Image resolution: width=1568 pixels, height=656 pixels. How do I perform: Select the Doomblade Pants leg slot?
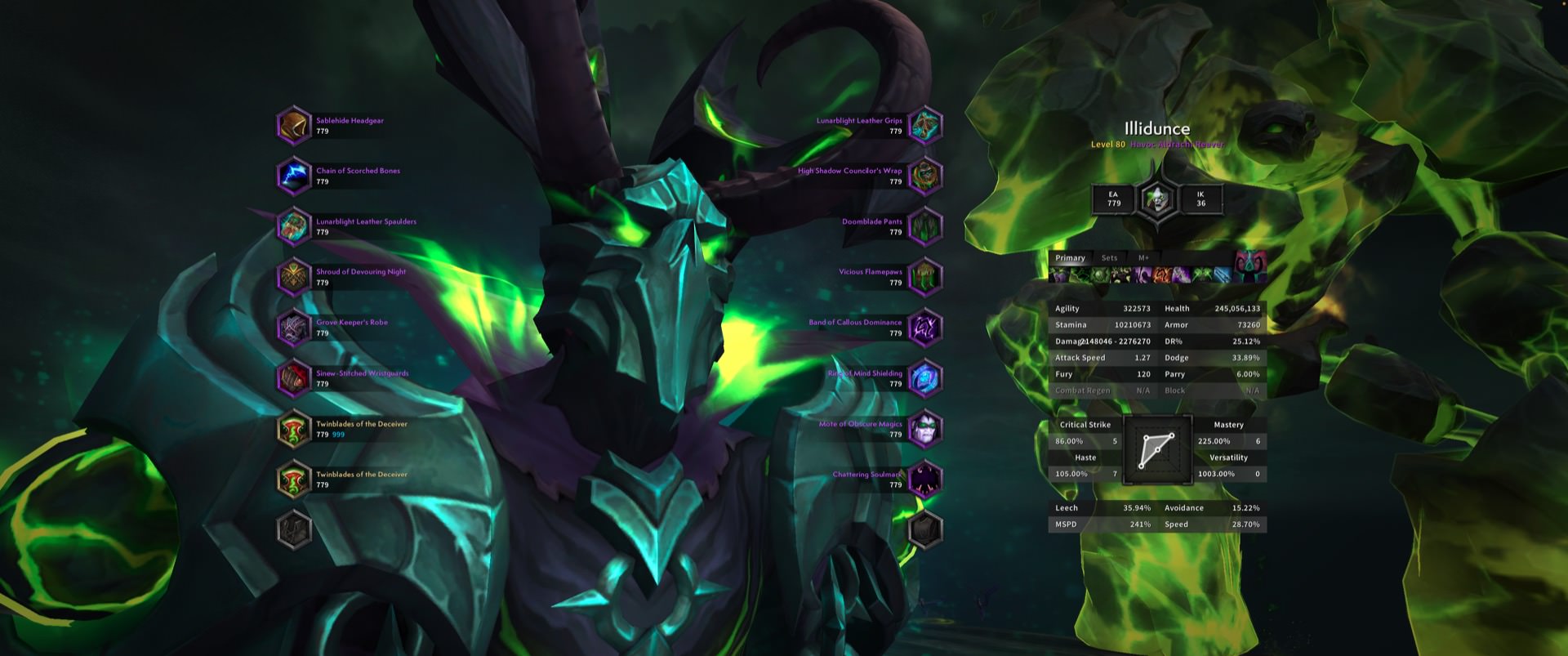(x=925, y=226)
